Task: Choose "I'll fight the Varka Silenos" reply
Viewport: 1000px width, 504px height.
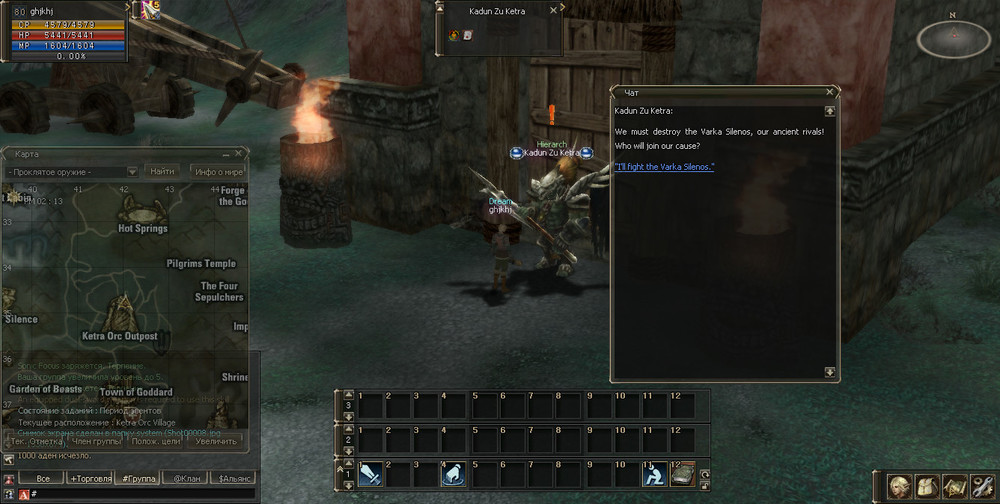Action: pyautogui.click(x=665, y=167)
